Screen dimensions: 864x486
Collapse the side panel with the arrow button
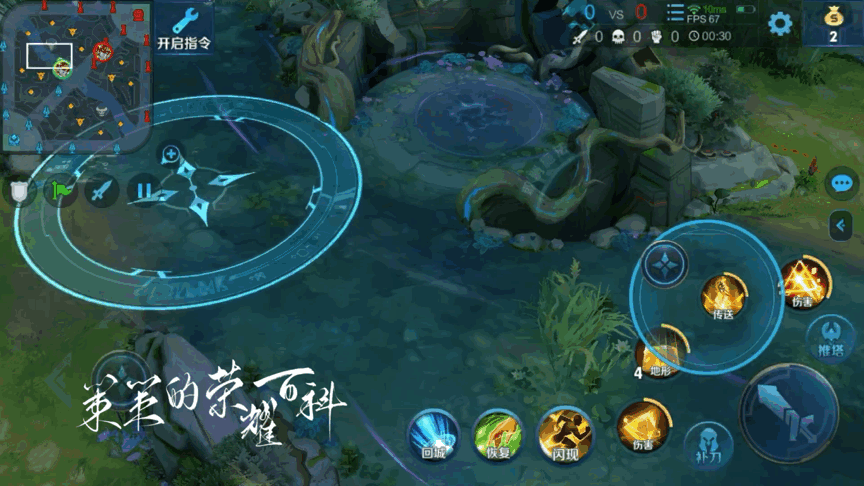pyautogui.click(x=842, y=226)
